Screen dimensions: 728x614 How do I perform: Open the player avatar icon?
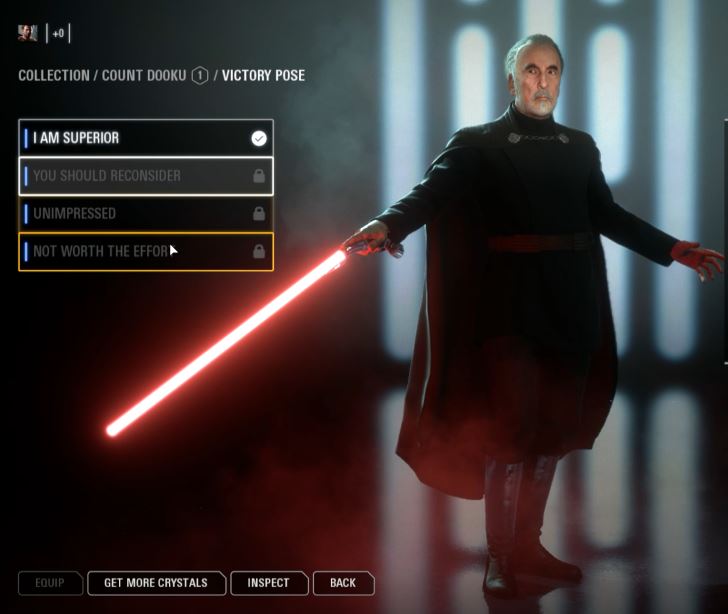click(28, 33)
